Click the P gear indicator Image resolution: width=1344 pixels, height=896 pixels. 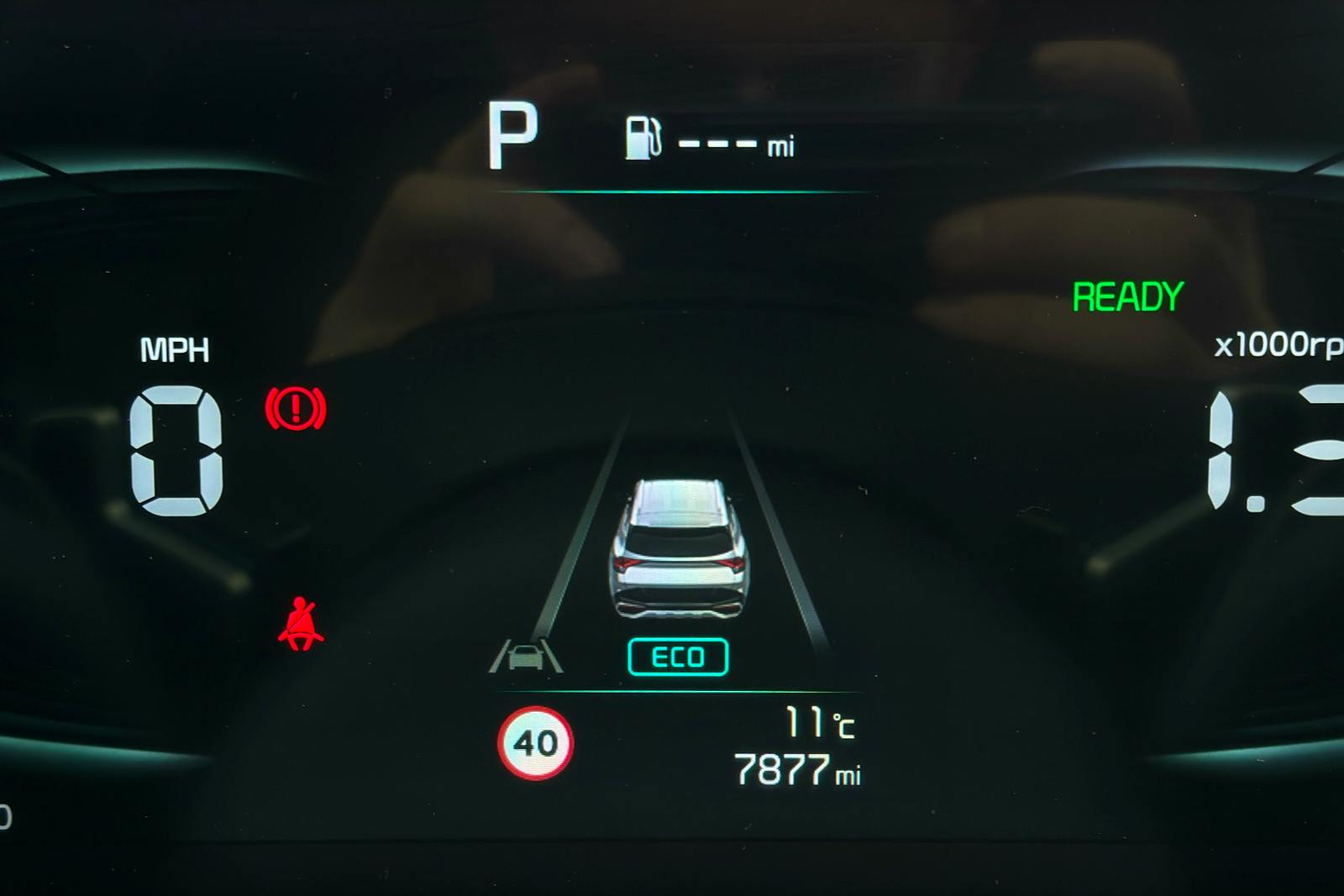point(512,136)
